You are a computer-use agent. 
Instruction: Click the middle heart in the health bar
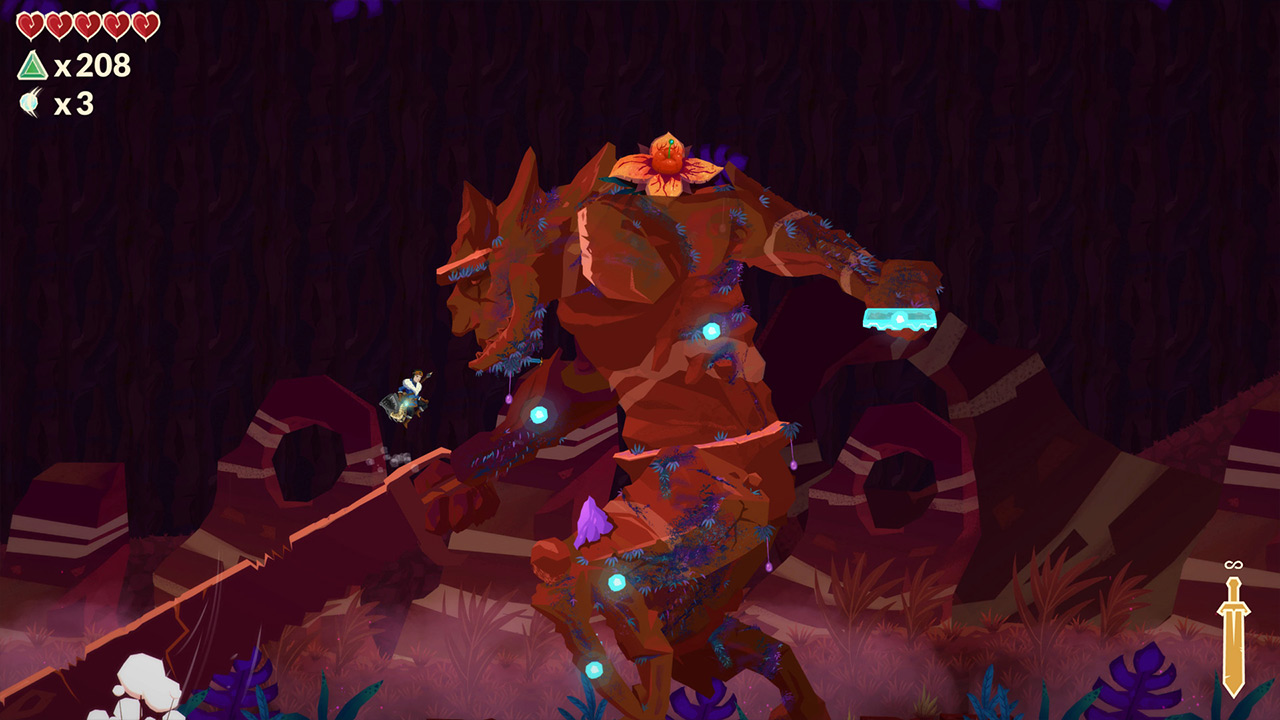(88, 26)
